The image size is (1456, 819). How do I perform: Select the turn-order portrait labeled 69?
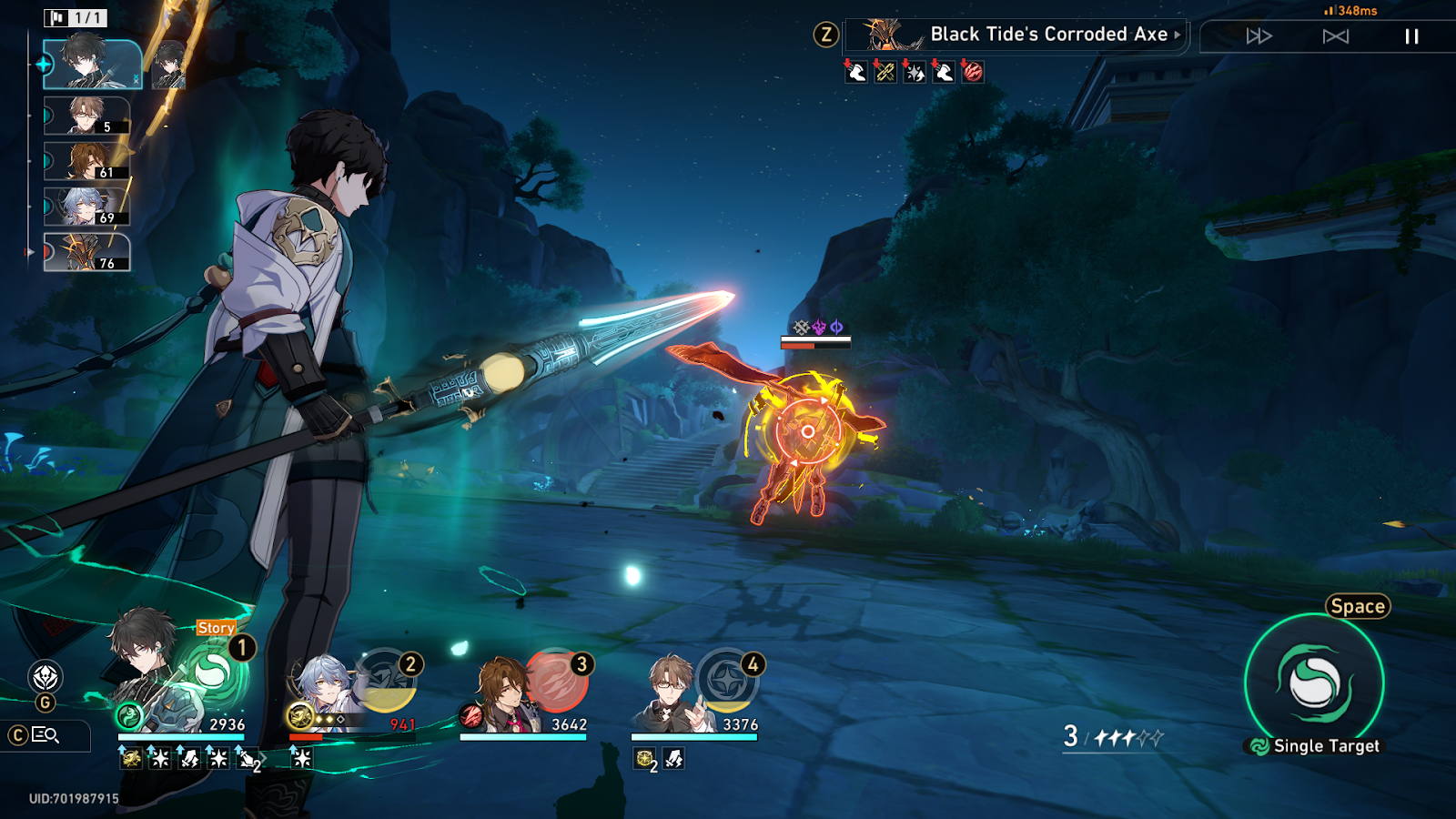point(87,207)
